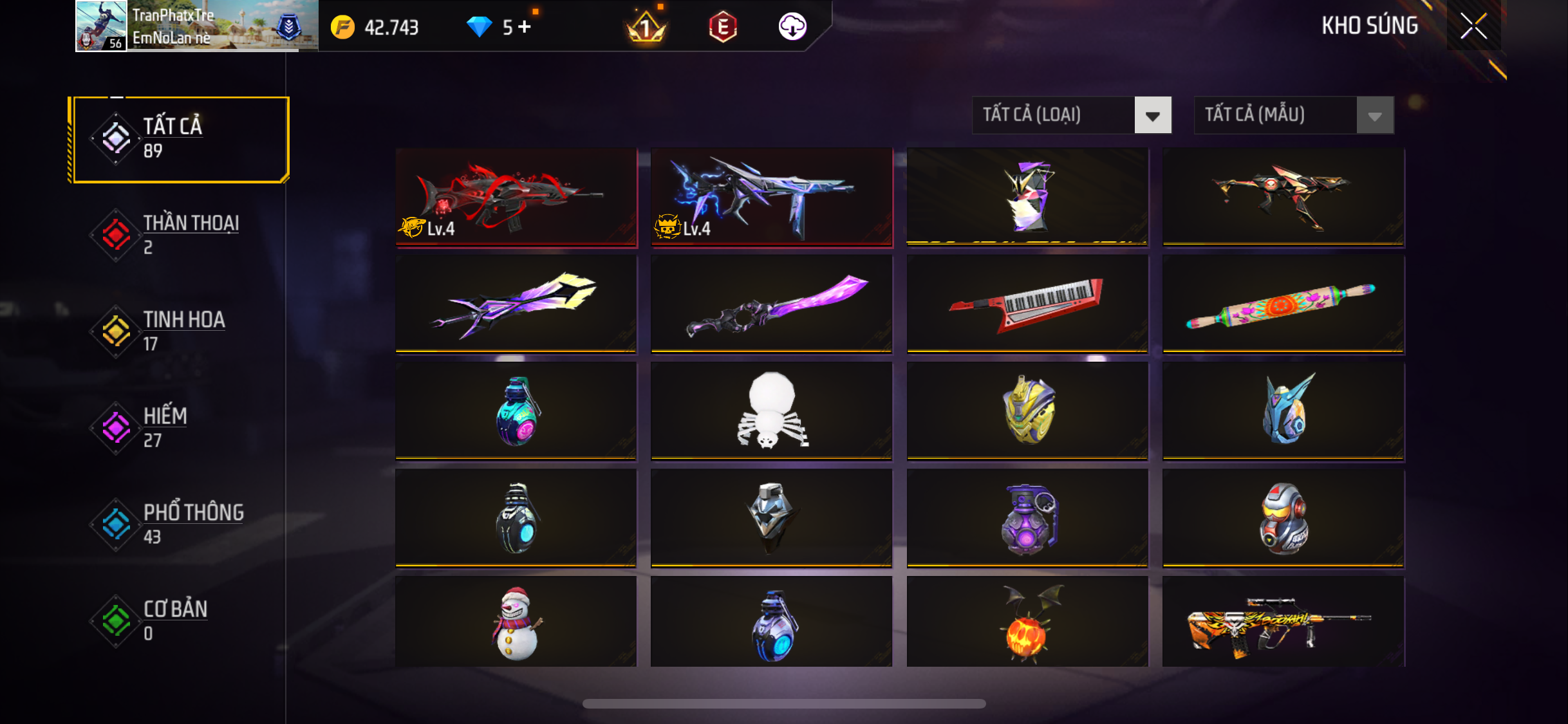
Task: Close the Kho Súng weapon vault screen
Action: tap(1473, 26)
